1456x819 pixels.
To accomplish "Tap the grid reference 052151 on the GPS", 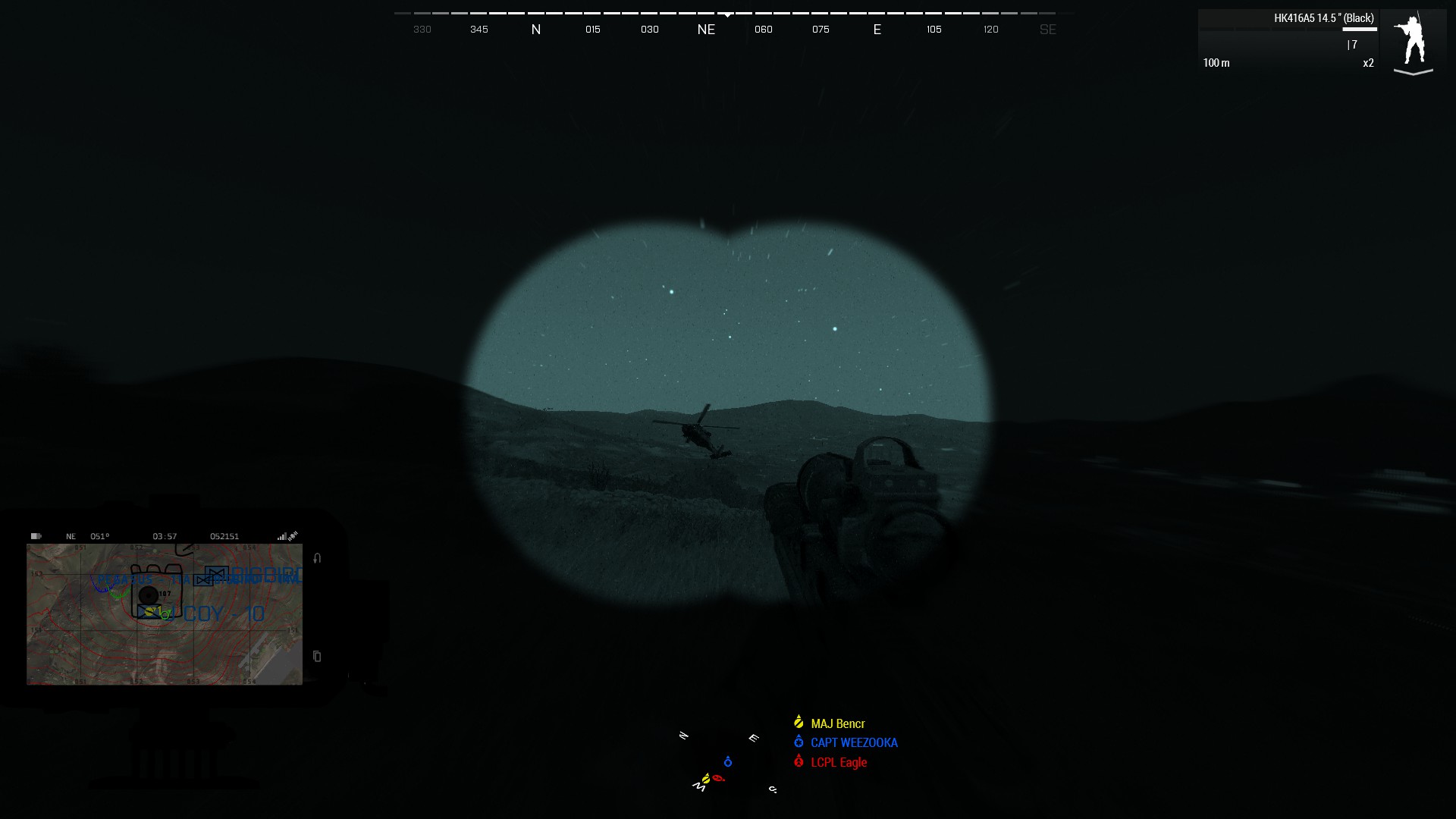I will click(224, 536).
